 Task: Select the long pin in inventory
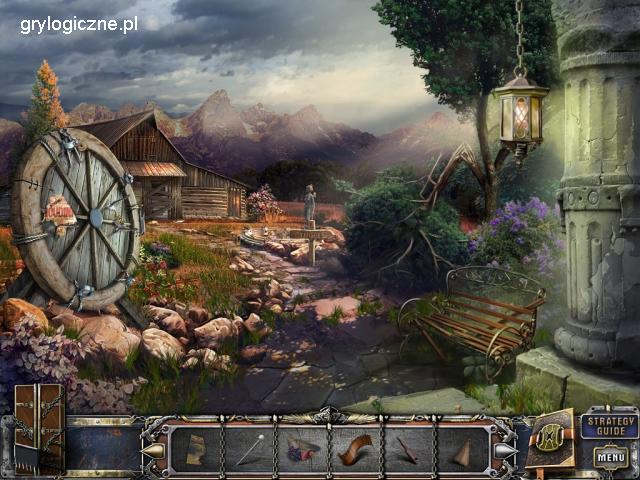(249, 448)
